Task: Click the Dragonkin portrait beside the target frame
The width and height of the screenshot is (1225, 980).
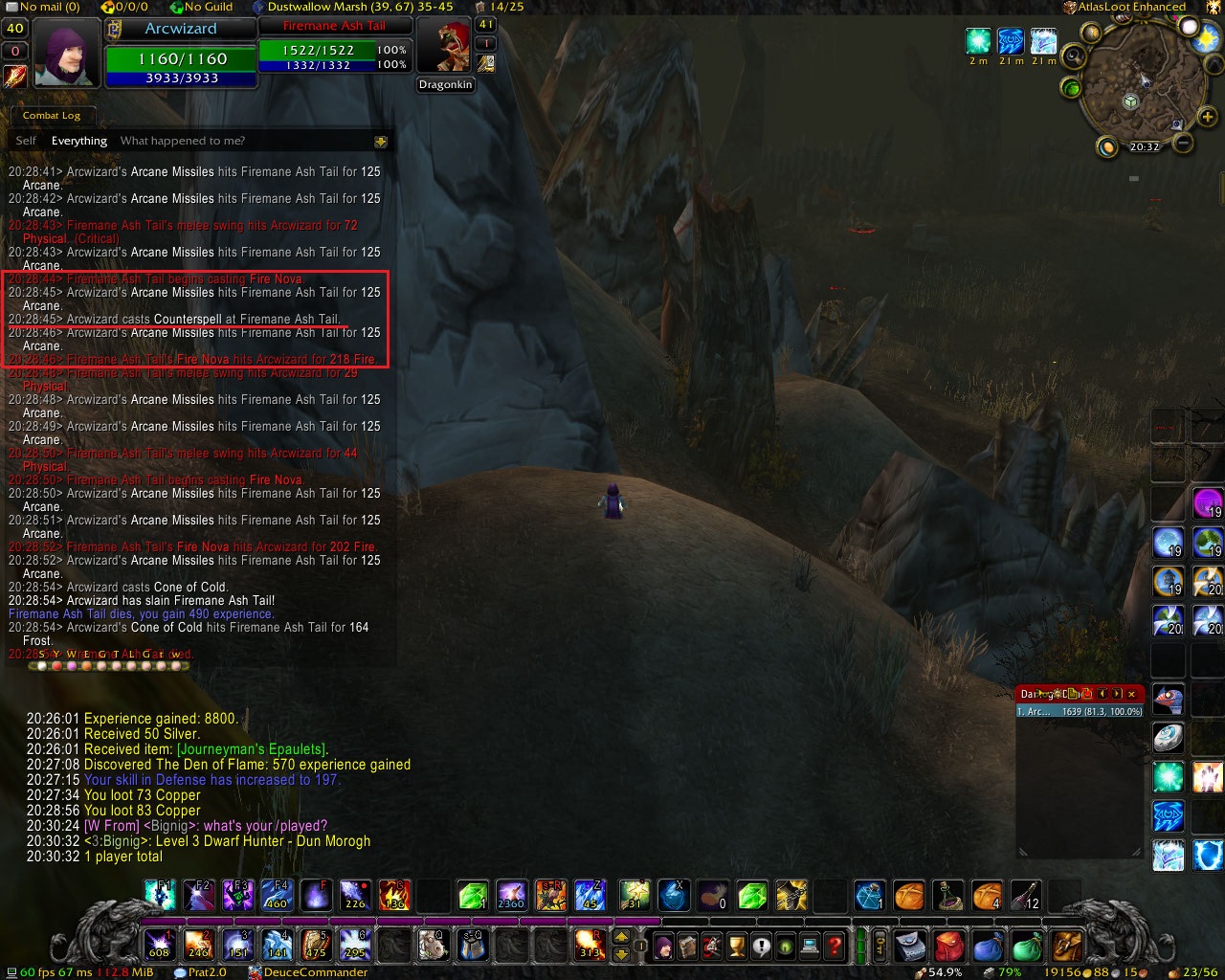Action: click(446, 46)
